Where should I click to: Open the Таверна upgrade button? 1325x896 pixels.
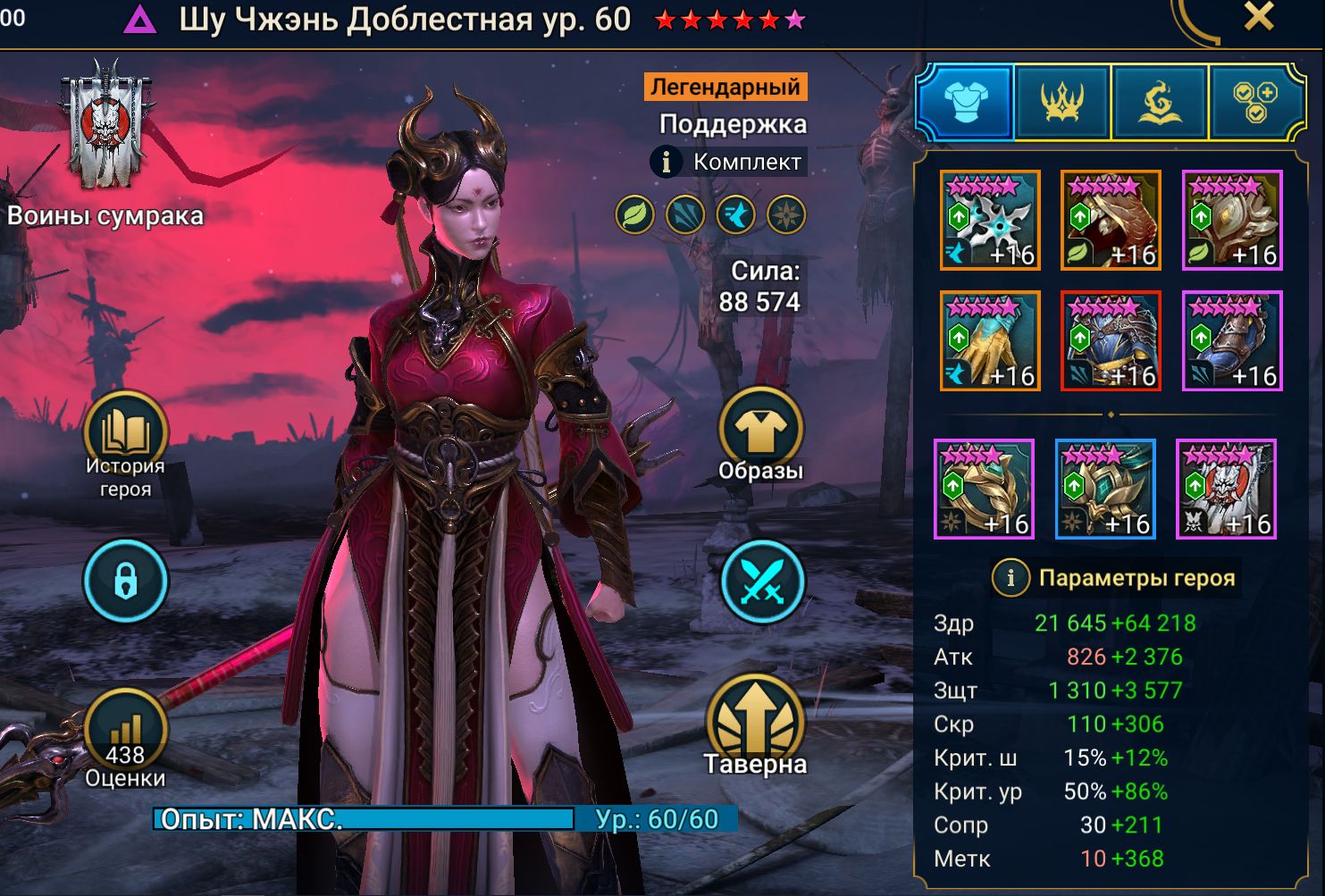pos(755,722)
